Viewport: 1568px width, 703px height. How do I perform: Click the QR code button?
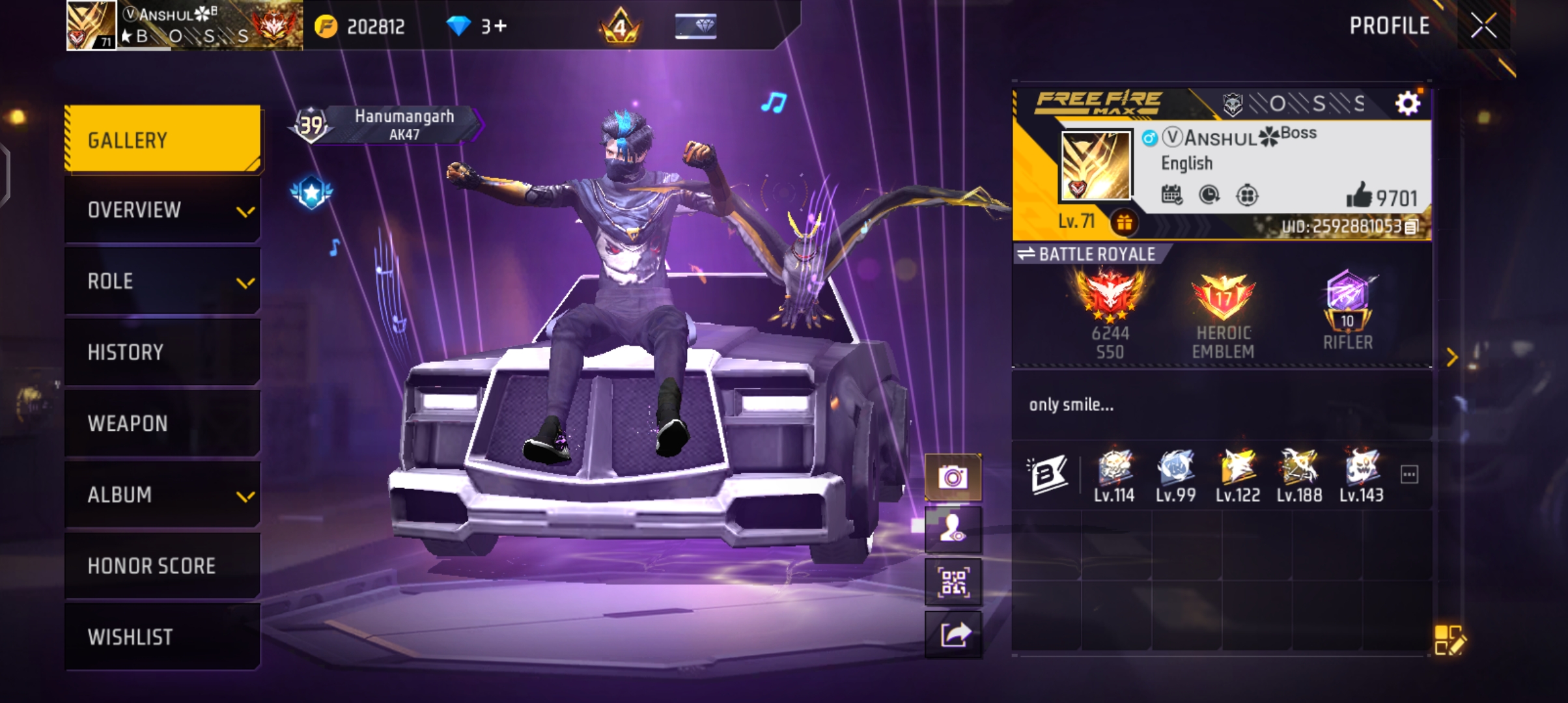(x=953, y=581)
